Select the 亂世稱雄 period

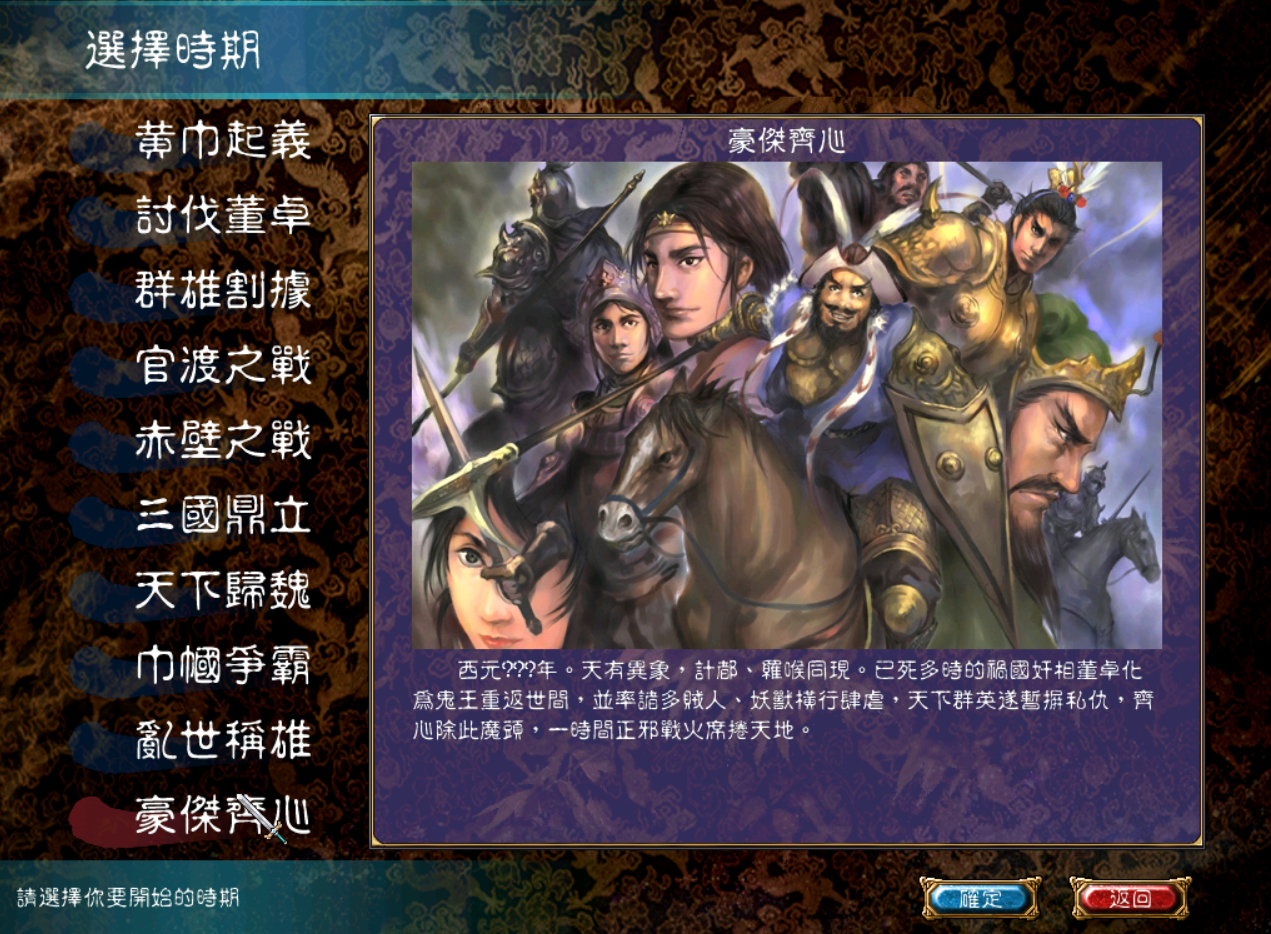point(223,741)
